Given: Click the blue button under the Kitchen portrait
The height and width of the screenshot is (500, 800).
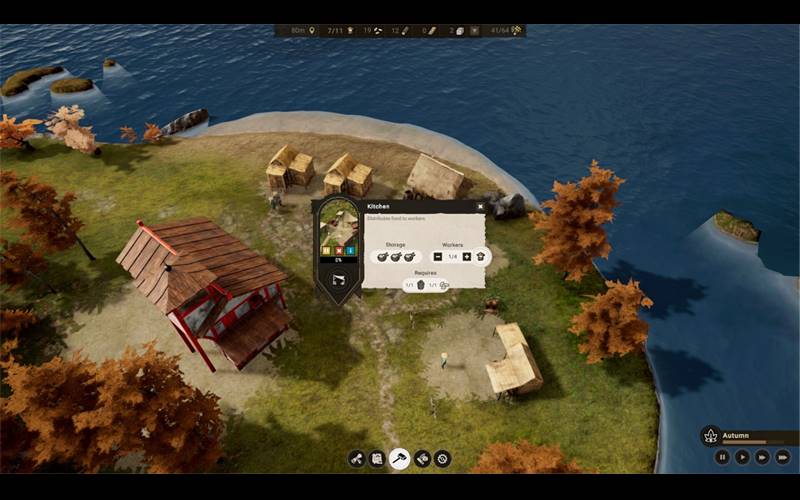Looking at the screenshot, I should 349,250.
